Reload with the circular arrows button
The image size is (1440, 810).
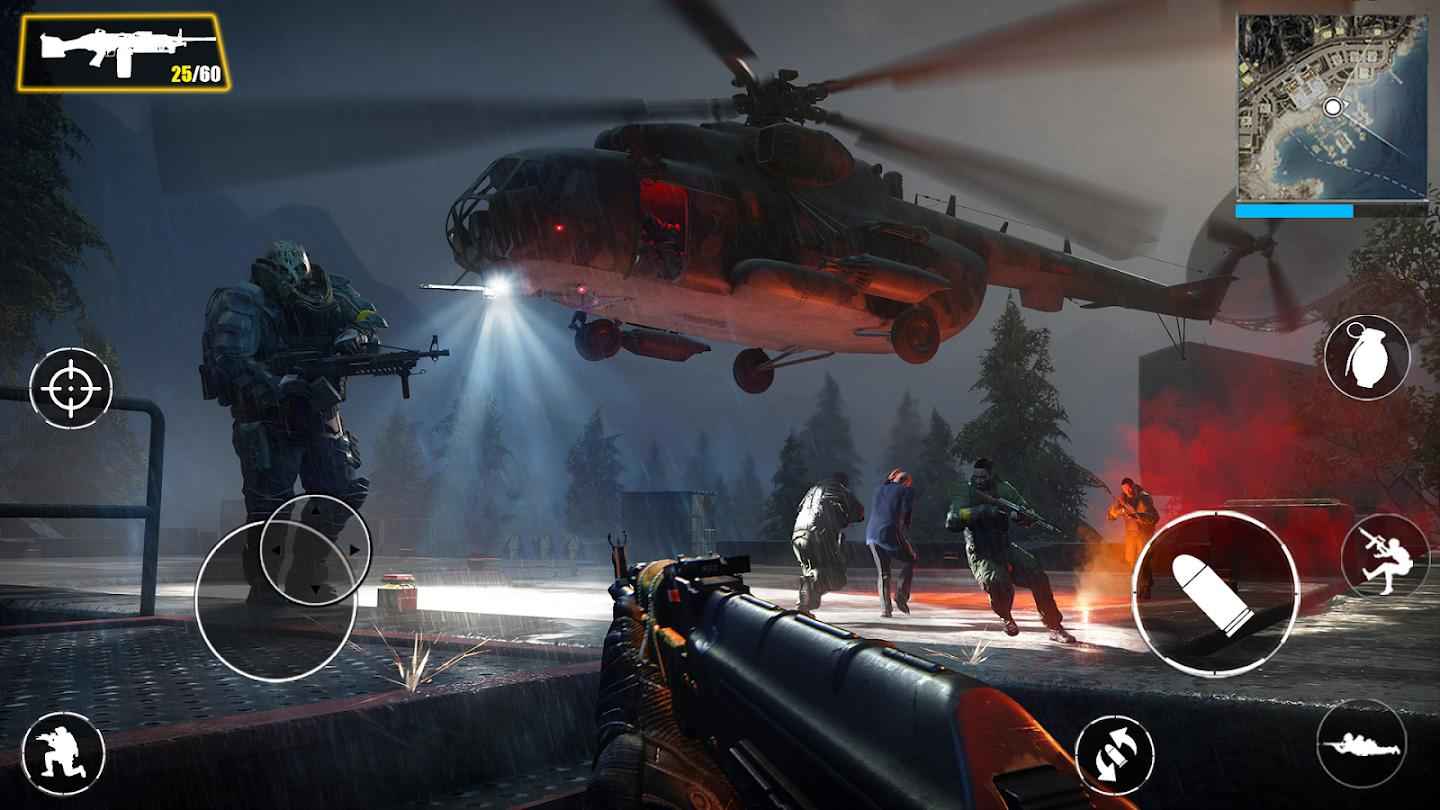tap(1114, 755)
